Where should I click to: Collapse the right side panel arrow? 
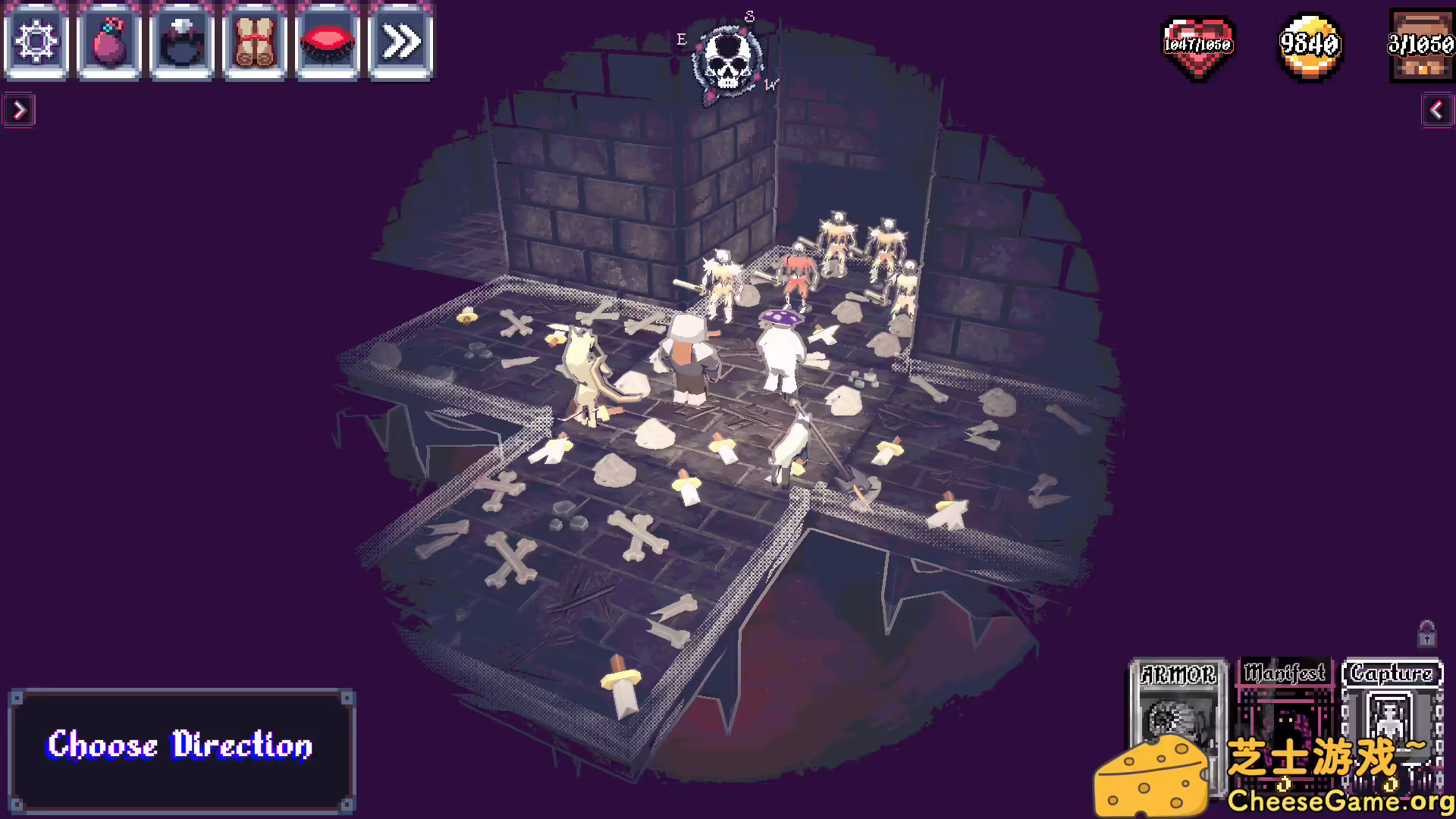(1437, 110)
